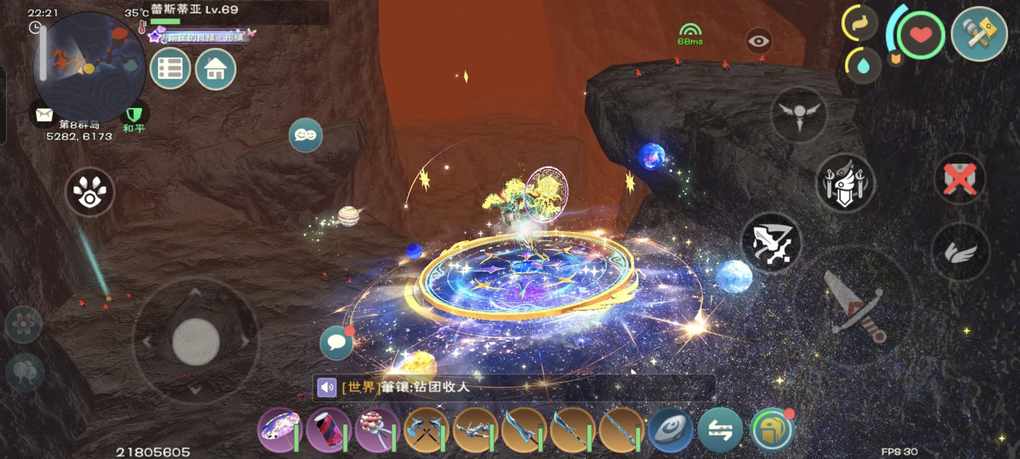
Task: Open the chat speech bubble with red dot
Action: (x=336, y=343)
